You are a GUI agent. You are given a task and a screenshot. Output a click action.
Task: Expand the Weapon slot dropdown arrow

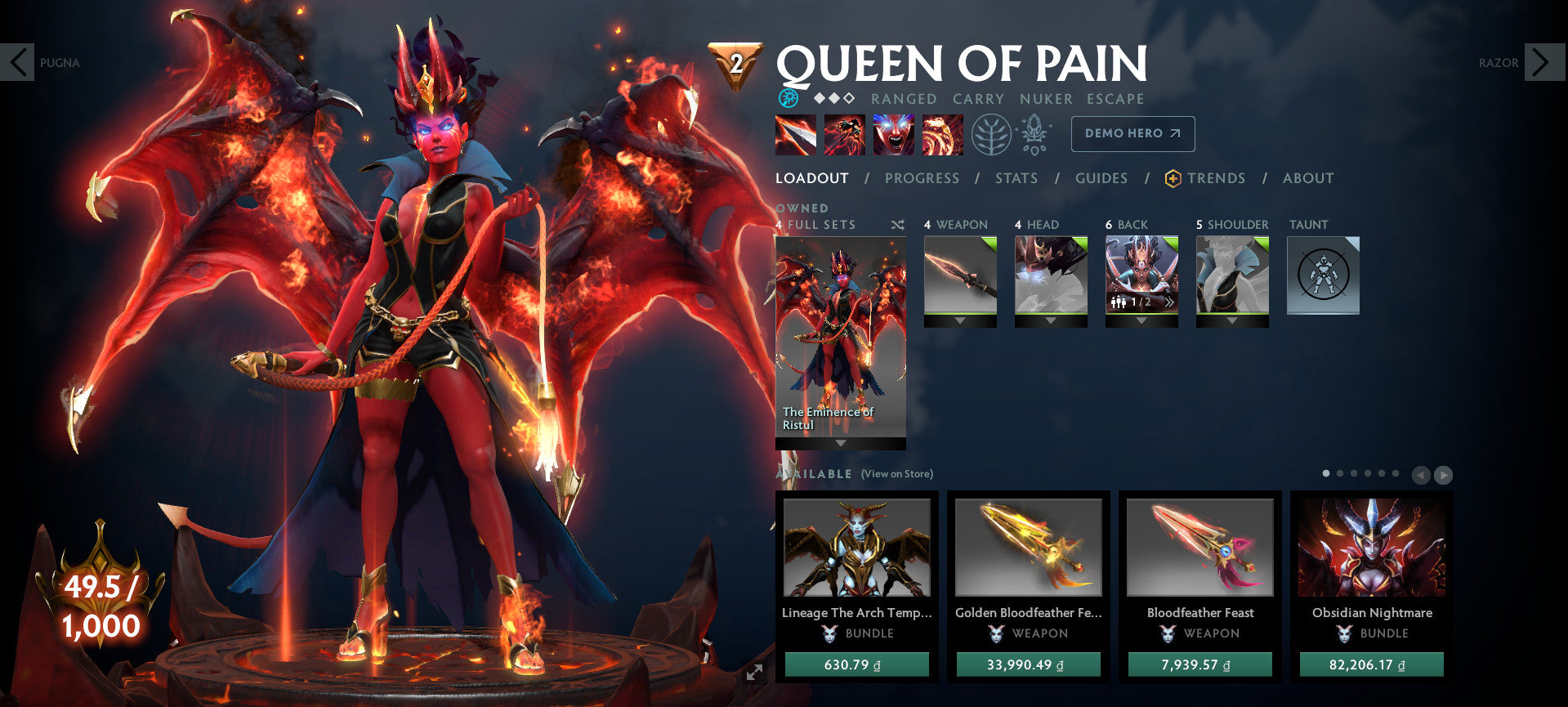tap(960, 321)
